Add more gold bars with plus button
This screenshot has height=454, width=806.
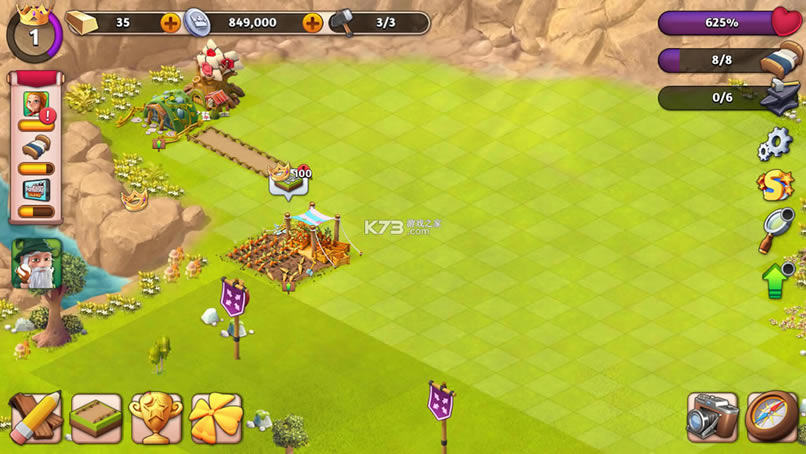pos(171,22)
